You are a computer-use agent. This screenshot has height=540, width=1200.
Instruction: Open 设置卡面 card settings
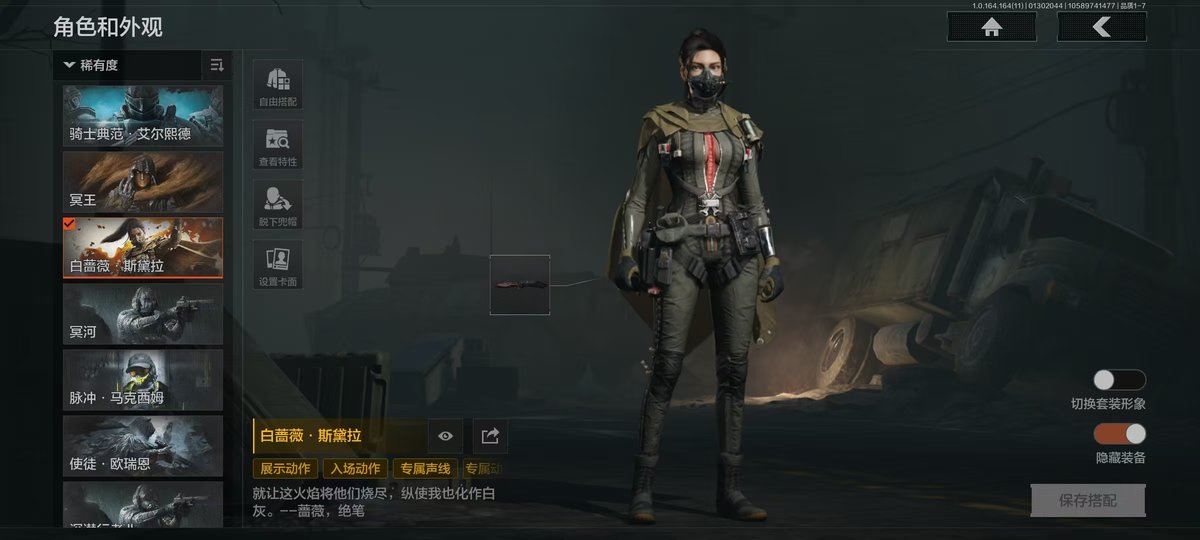coord(277,264)
